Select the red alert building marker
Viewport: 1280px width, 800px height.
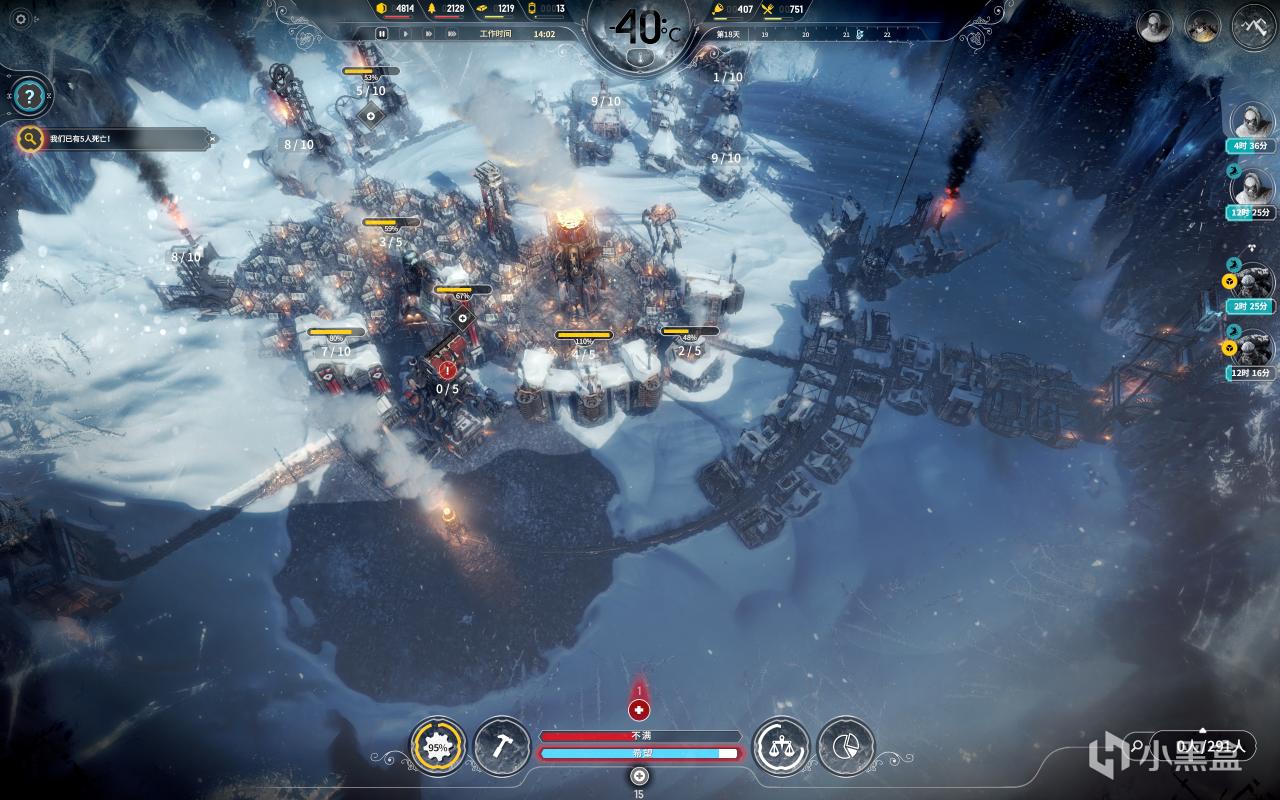(x=446, y=370)
